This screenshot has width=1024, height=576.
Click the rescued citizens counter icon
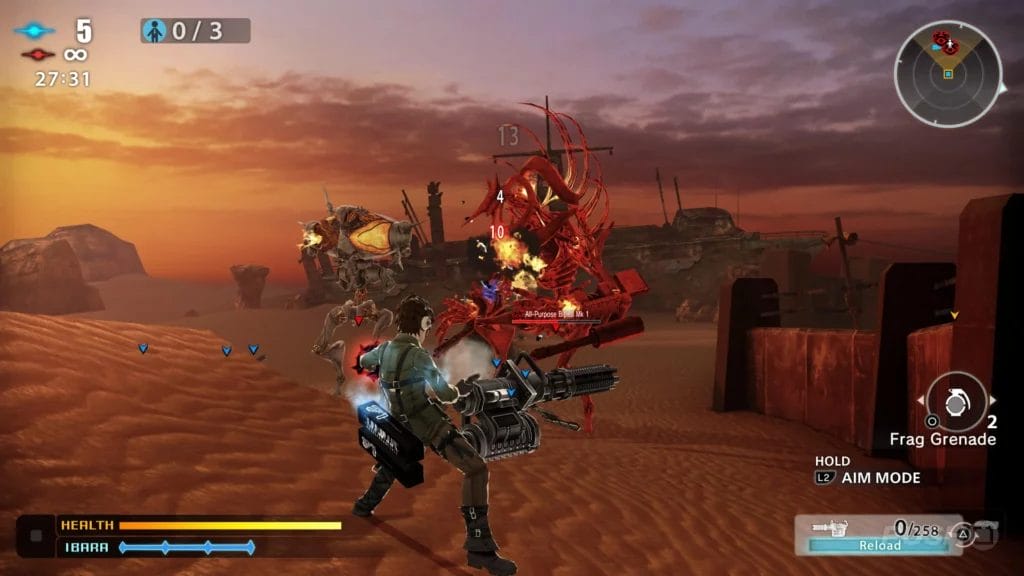[155, 31]
